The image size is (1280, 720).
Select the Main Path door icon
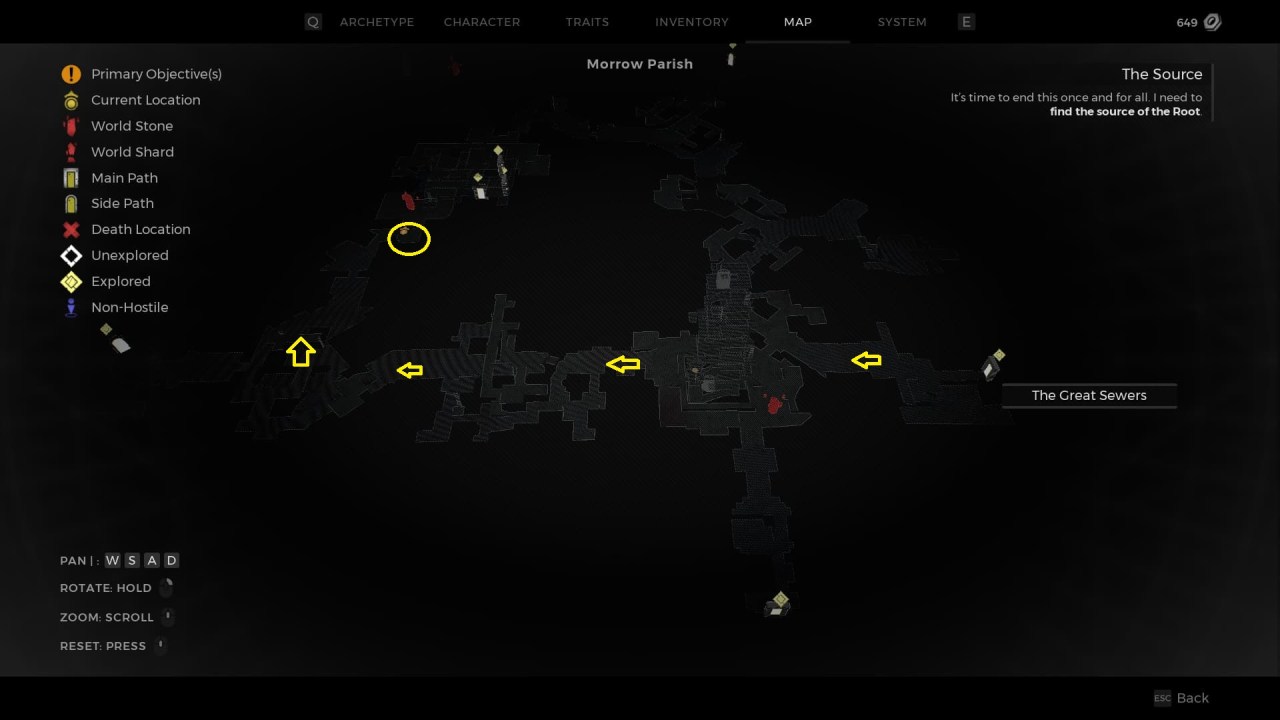click(x=70, y=177)
